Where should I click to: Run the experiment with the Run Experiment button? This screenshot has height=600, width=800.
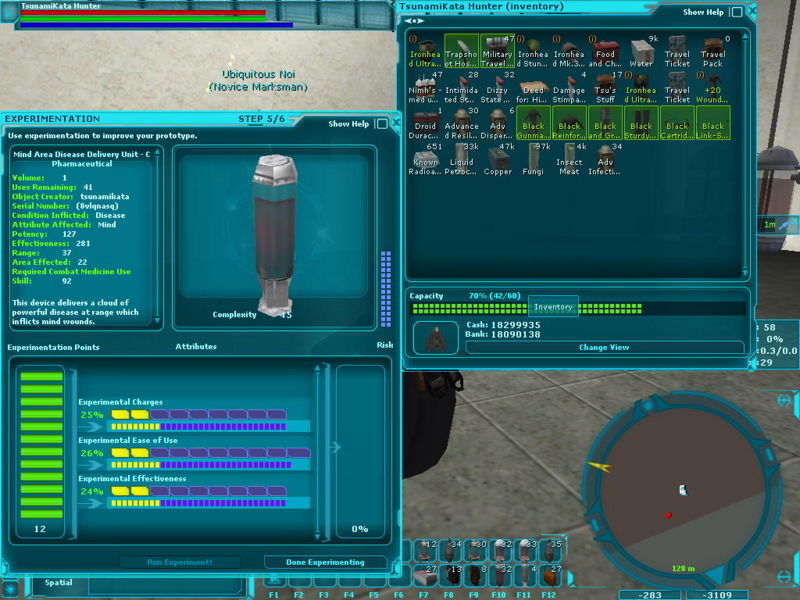180,562
